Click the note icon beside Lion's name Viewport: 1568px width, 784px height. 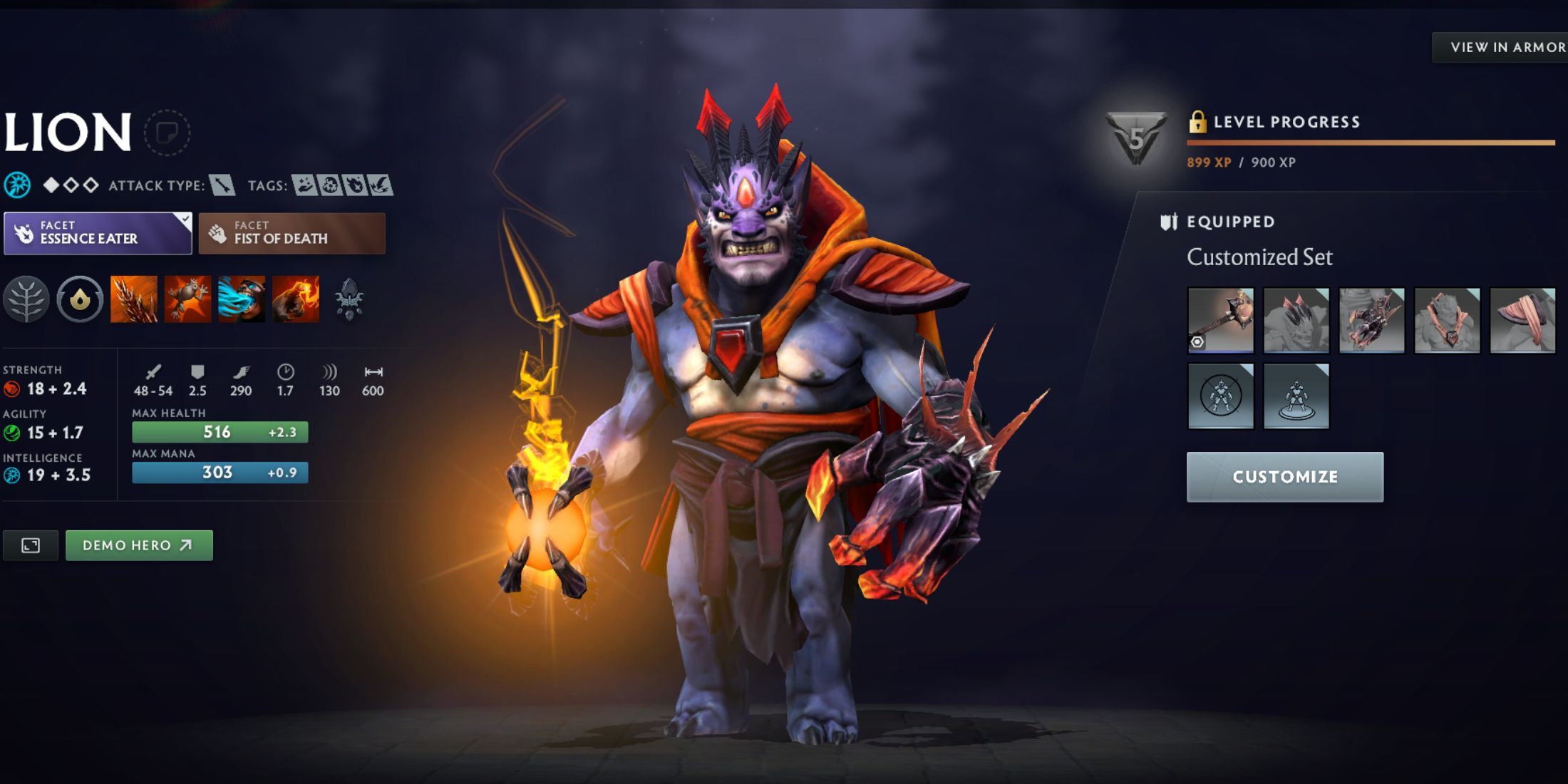point(167,133)
